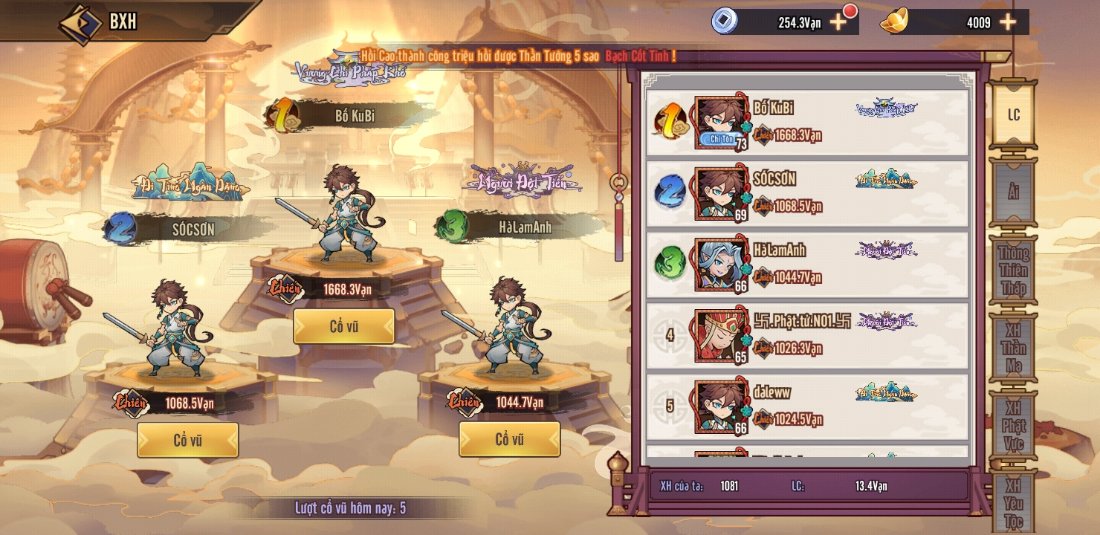Add more silver coins with plus button
1100x535 pixels.
(838, 21)
